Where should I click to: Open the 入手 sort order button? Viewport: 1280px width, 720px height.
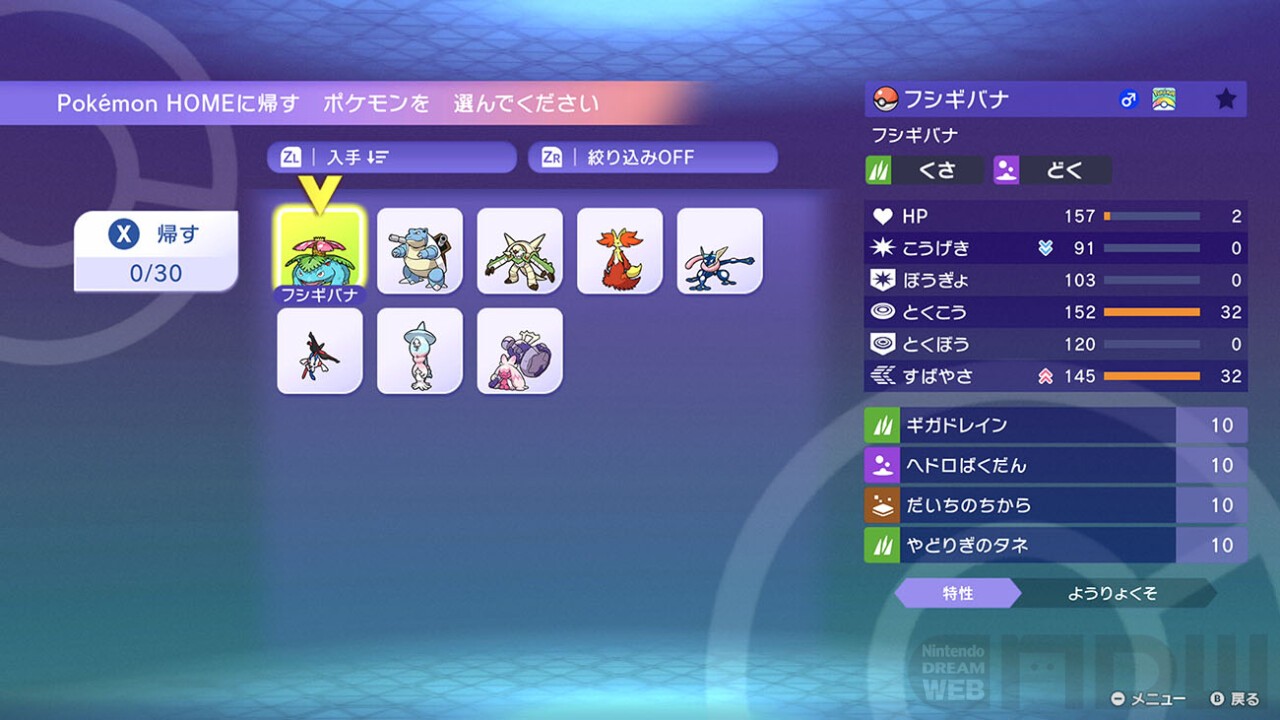click(x=391, y=157)
